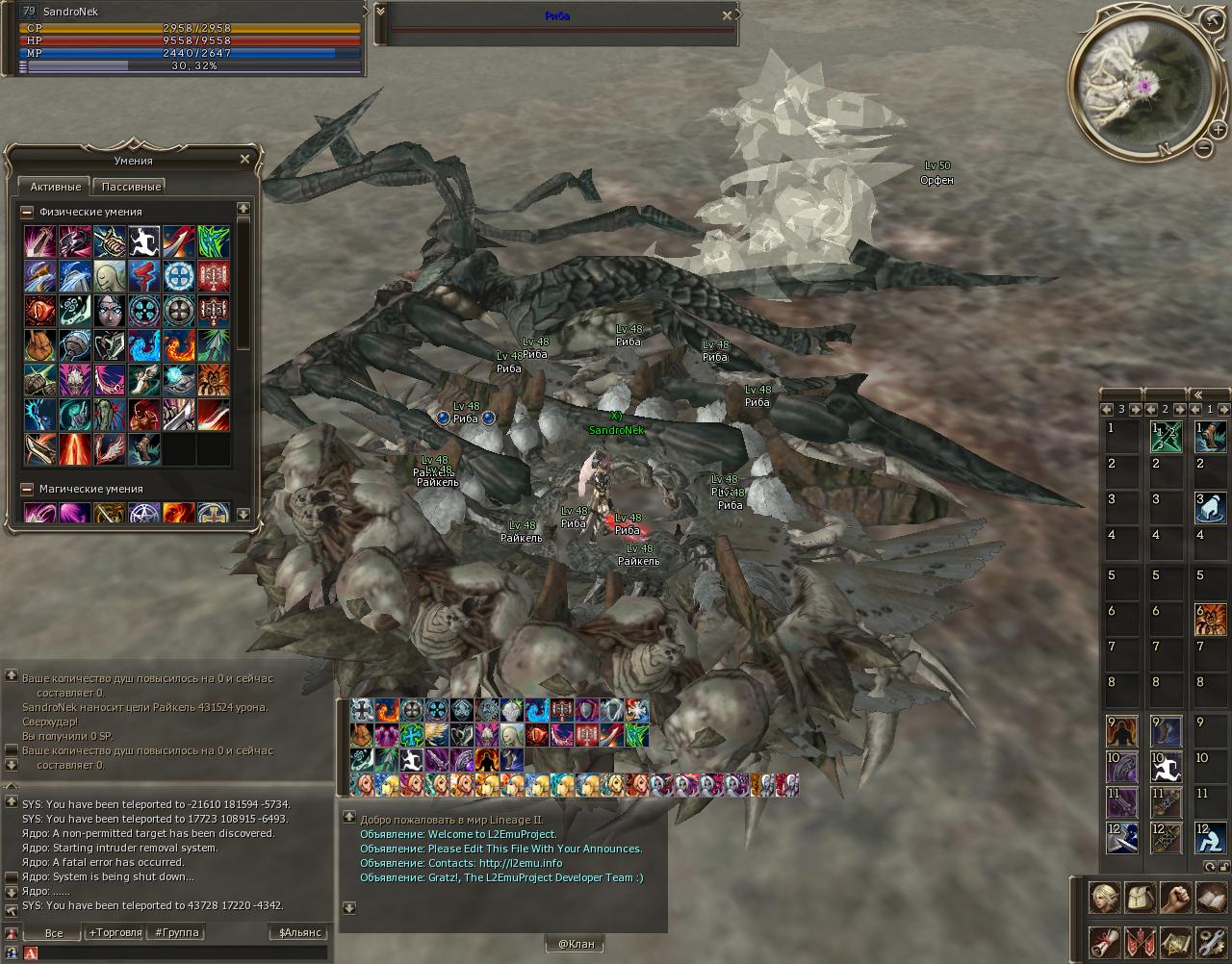Collapse the Физические умения section

[27, 213]
